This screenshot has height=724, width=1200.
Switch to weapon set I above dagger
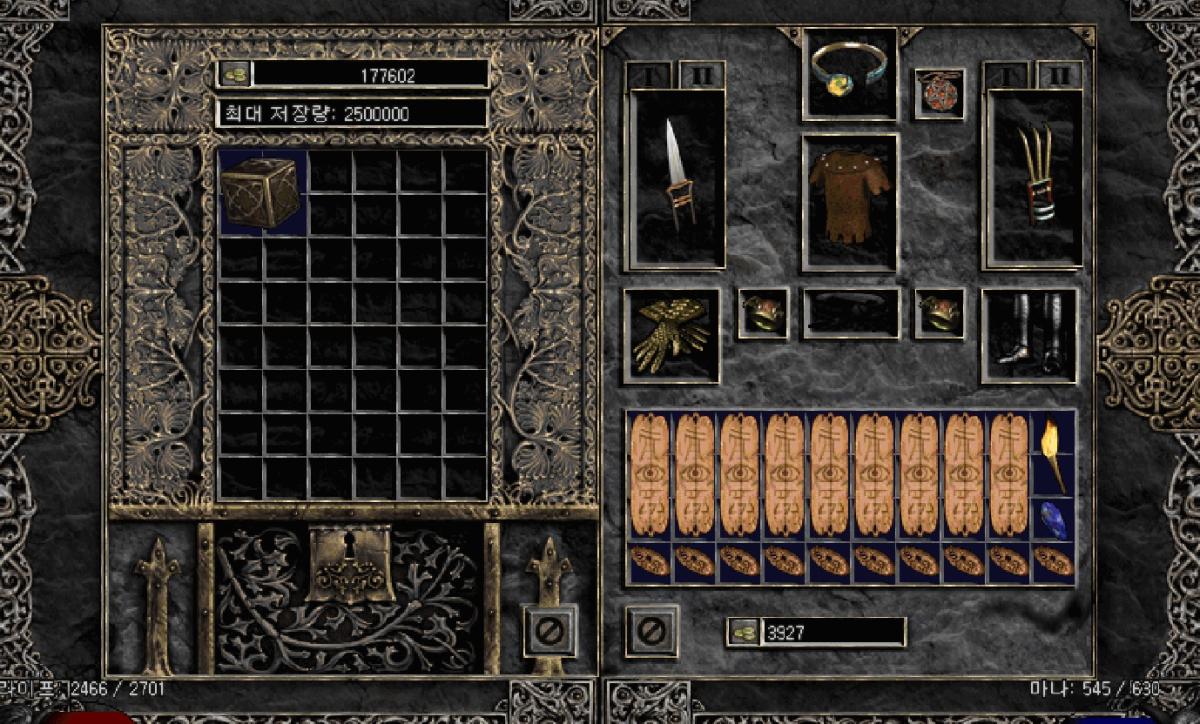647,75
